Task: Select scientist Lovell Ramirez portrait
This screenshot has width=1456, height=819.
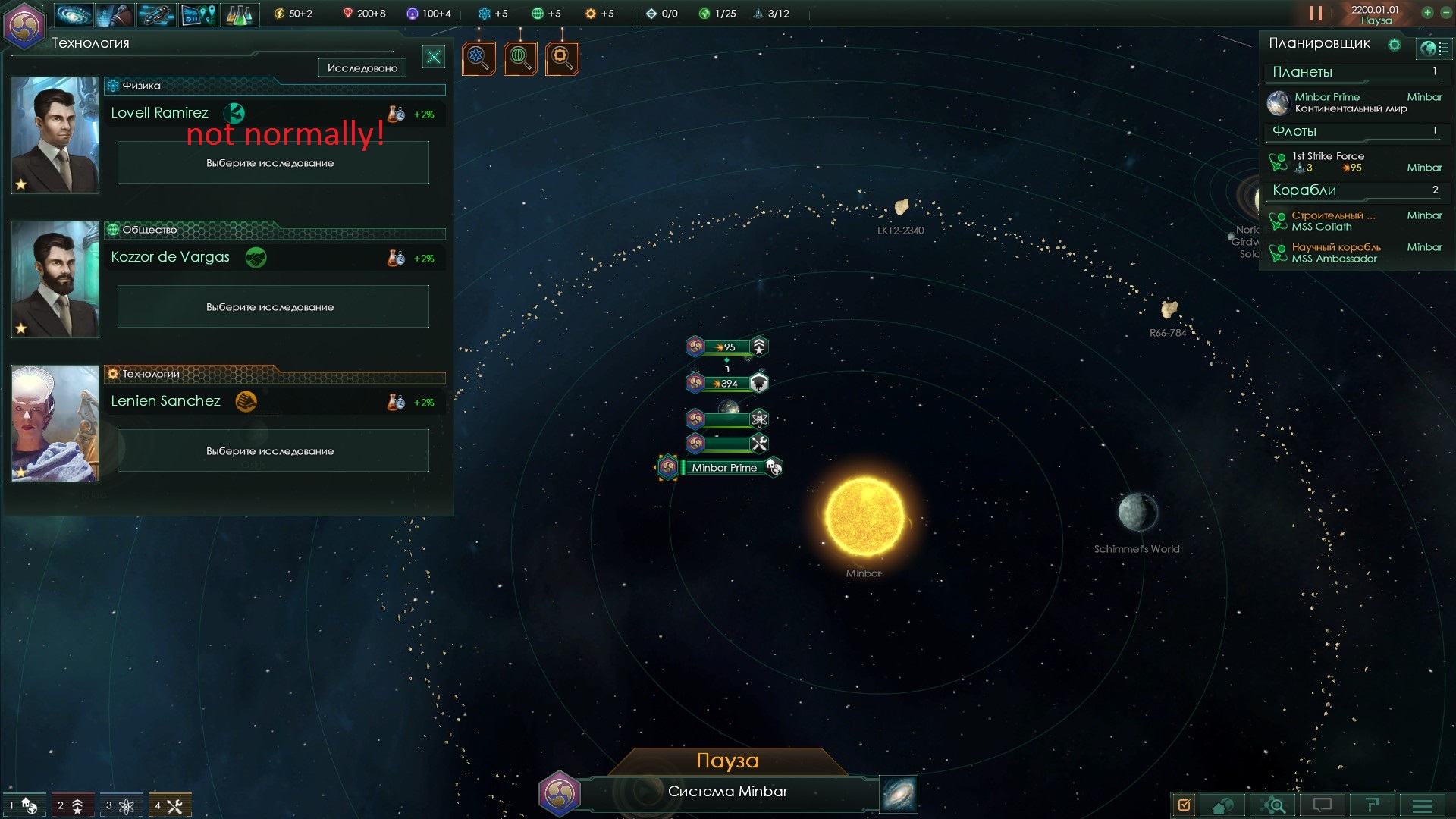Action: click(55, 135)
